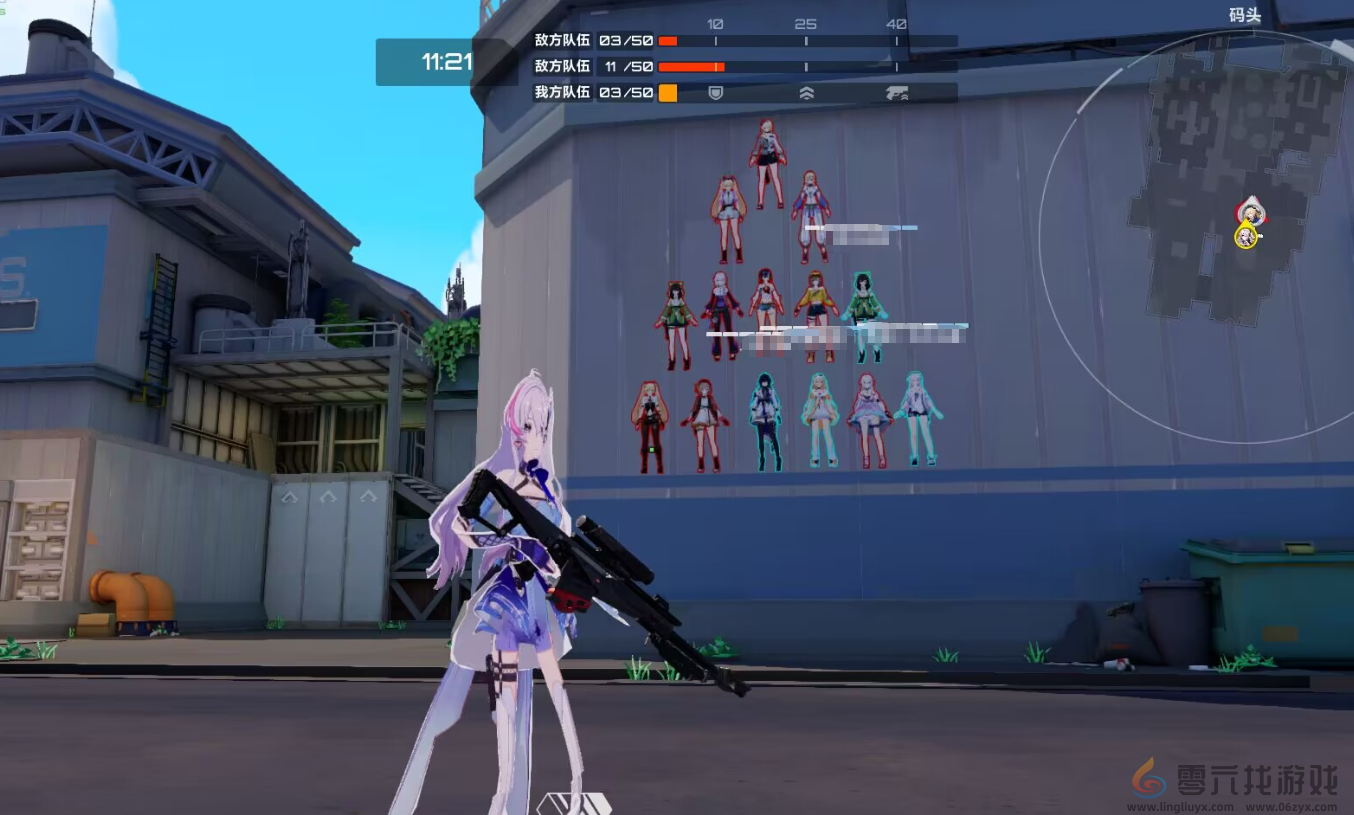Click the pistol upgrade milestone icon

pos(896,93)
